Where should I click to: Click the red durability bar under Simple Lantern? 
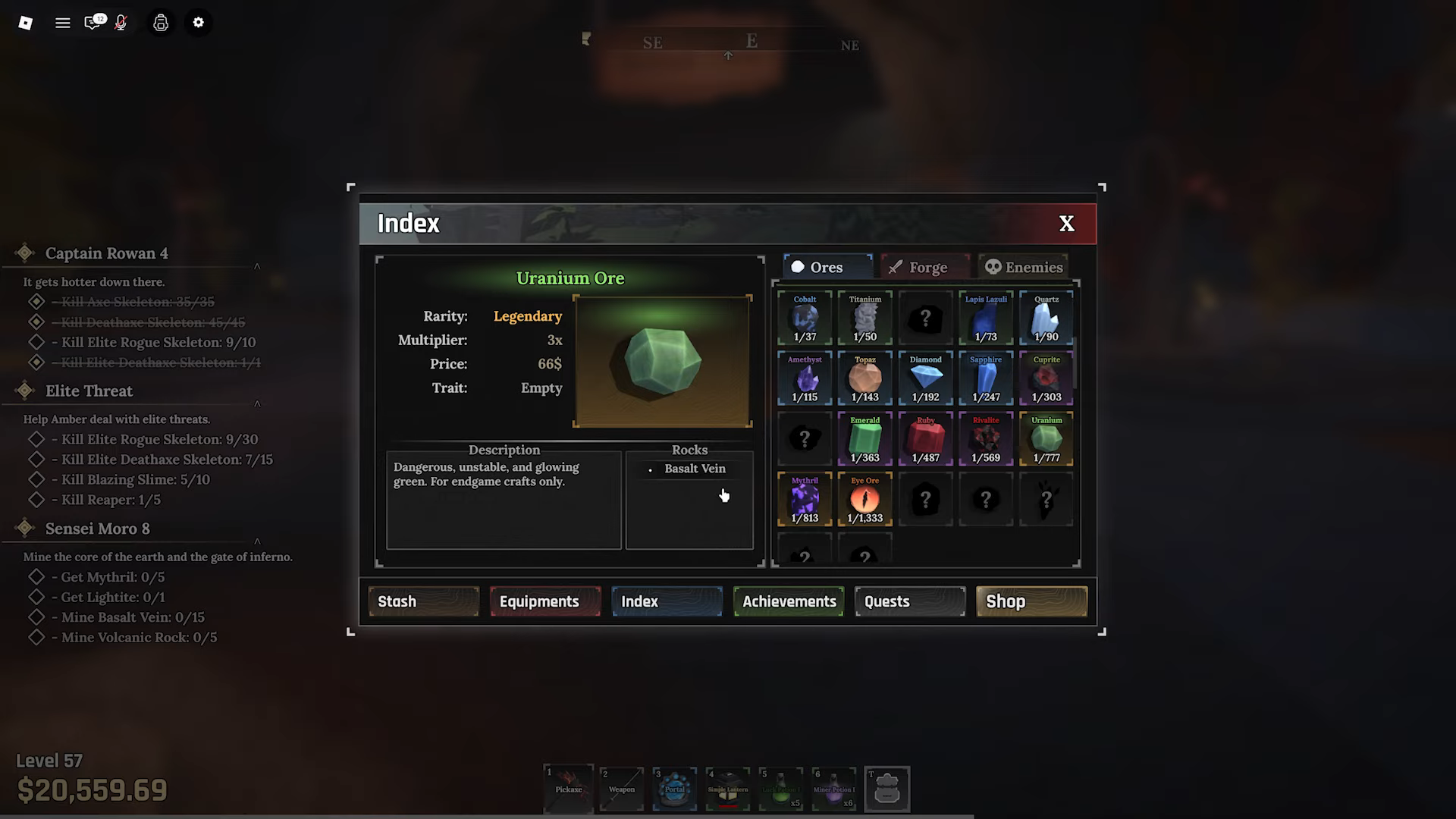pyautogui.click(x=728, y=806)
